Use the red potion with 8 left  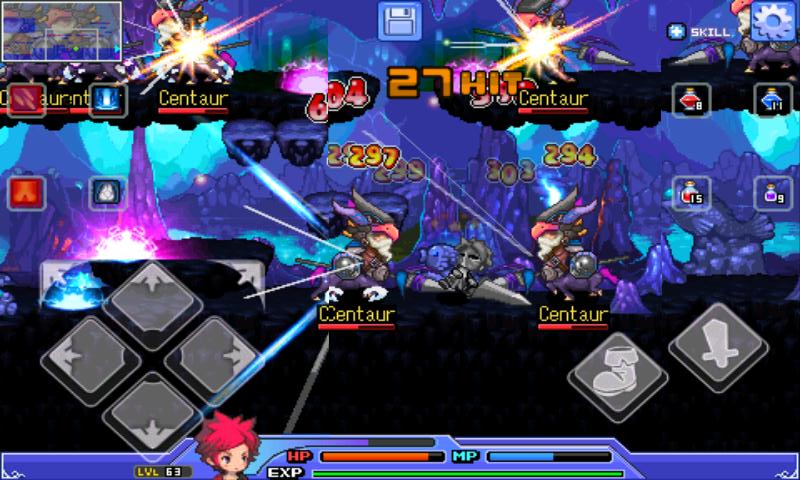click(690, 100)
